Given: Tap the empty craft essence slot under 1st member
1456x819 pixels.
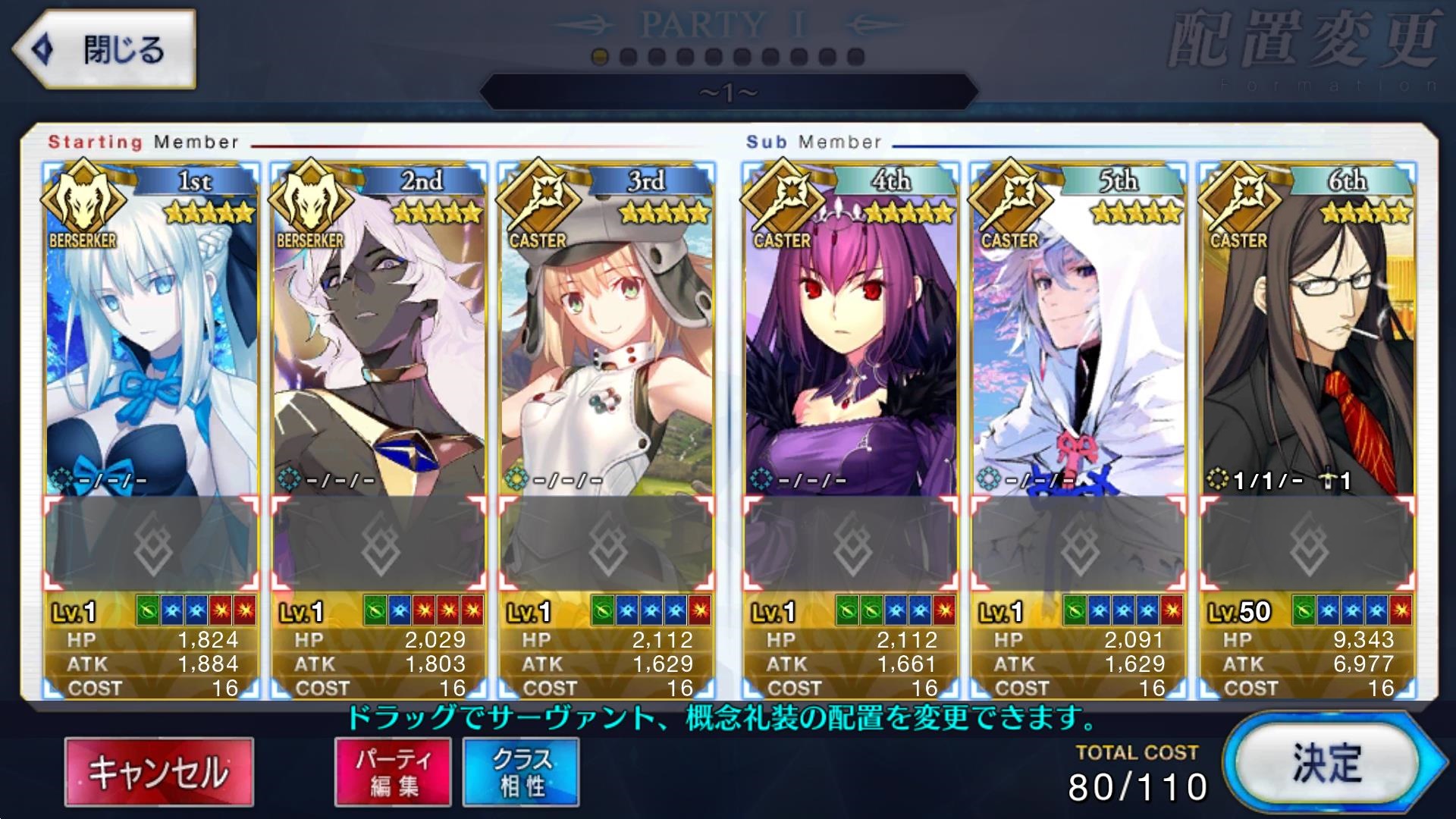Looking at the screenshot, I should (151, 543).
